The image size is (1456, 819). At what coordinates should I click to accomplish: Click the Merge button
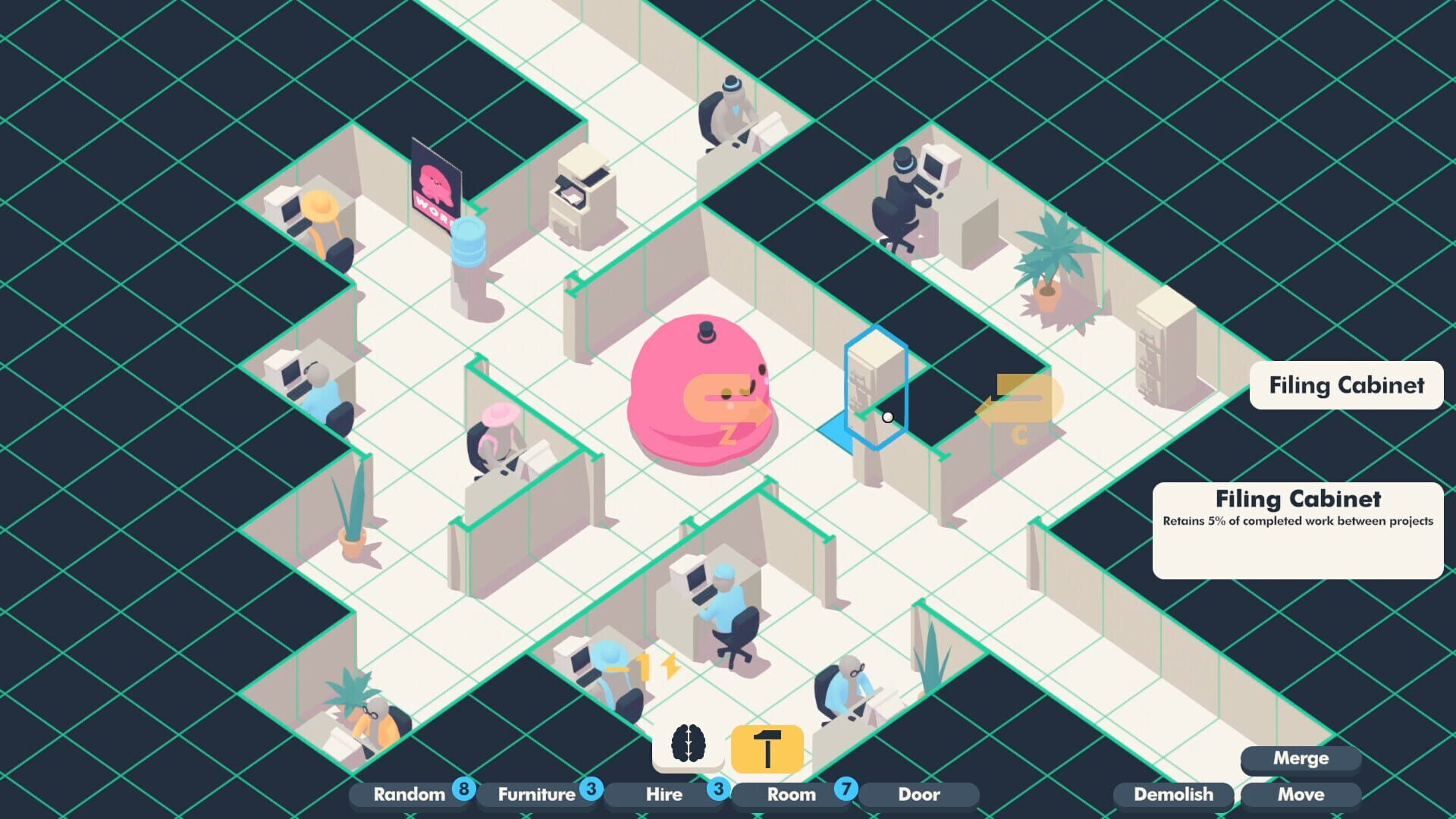click(x=1301, y=758)
